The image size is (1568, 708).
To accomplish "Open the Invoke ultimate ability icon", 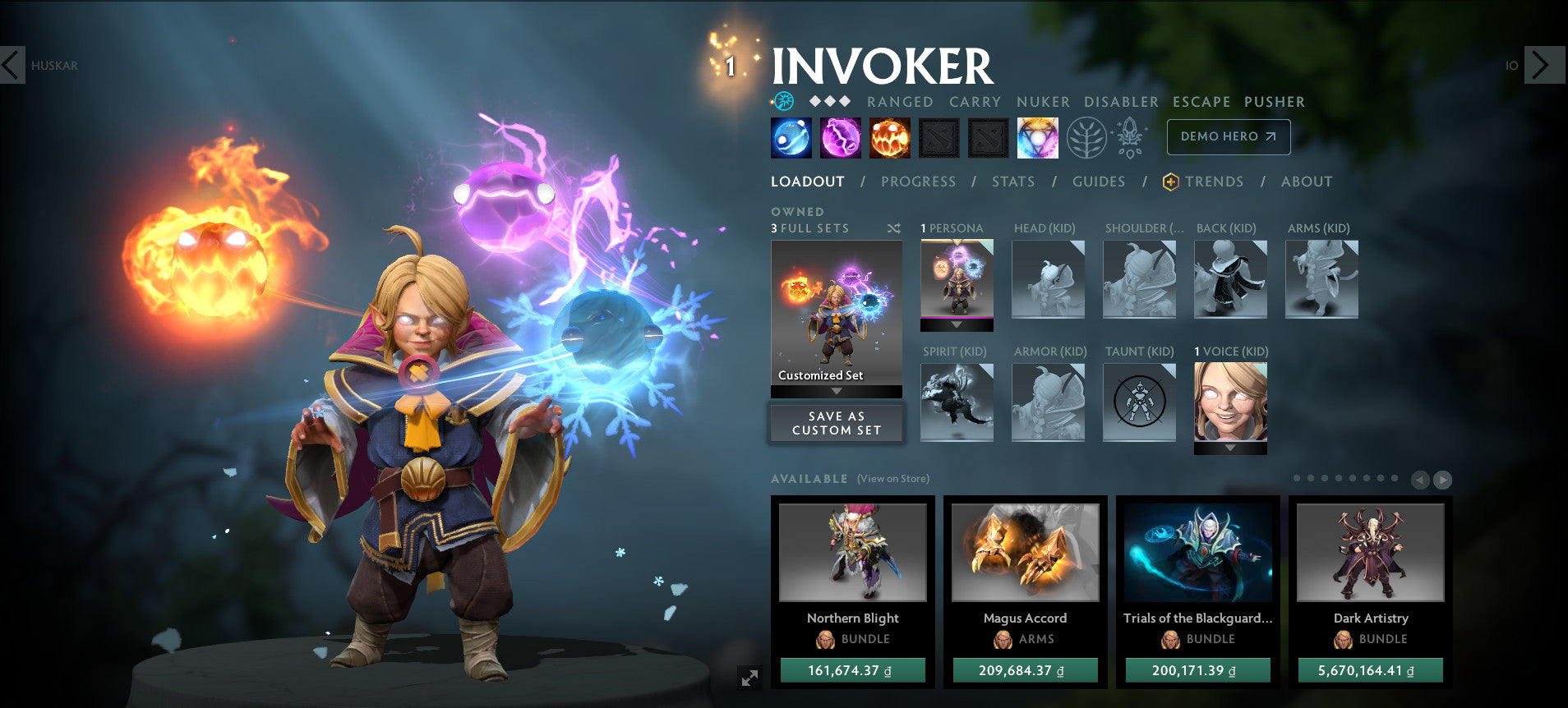I will point(1037,137).
